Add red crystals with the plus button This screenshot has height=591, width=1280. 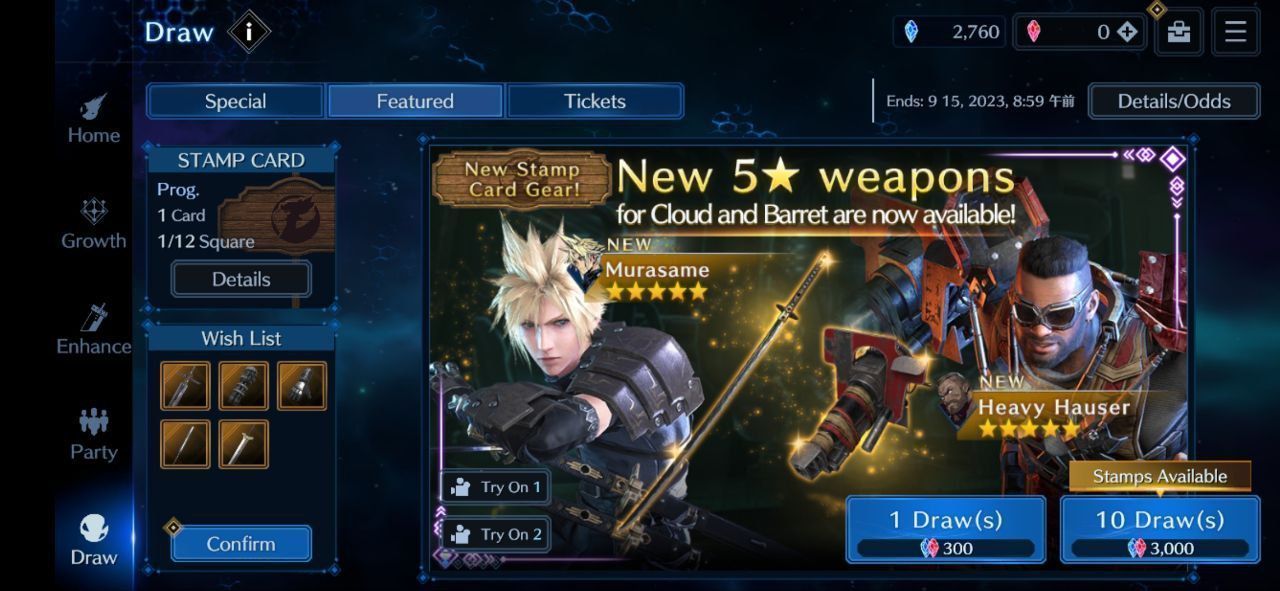[x=1127, y=32]
